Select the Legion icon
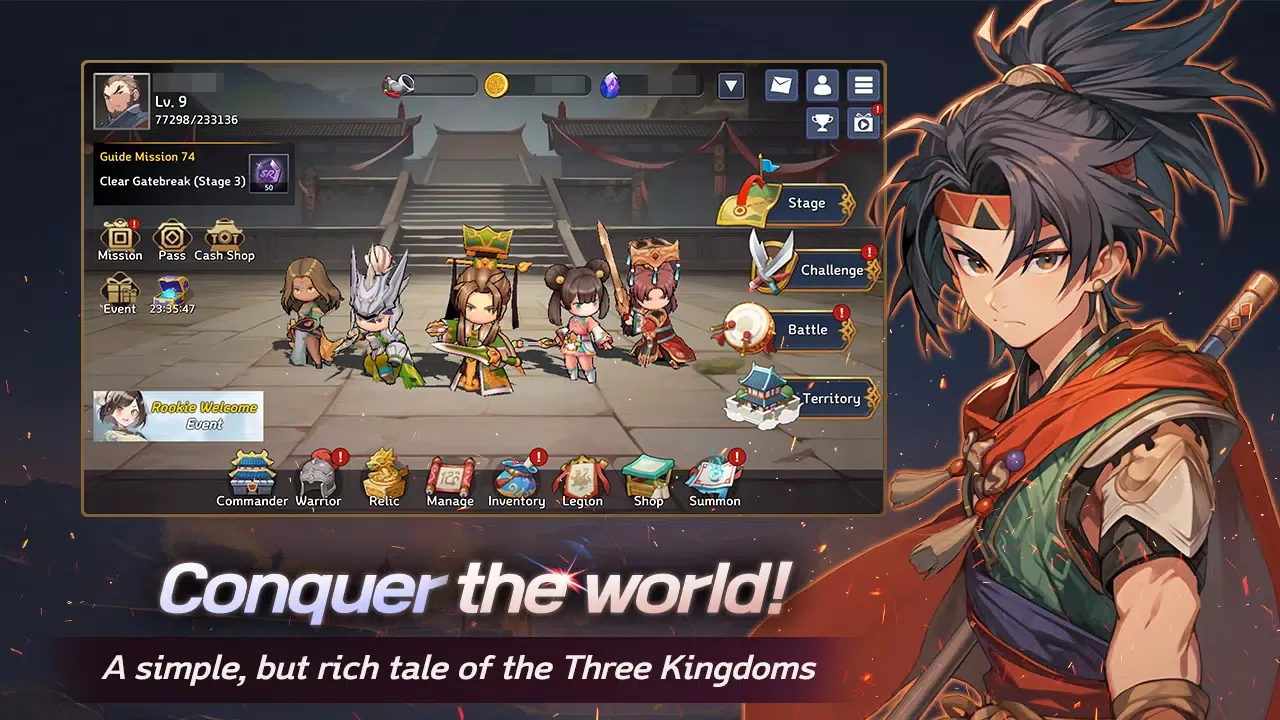 583,475
